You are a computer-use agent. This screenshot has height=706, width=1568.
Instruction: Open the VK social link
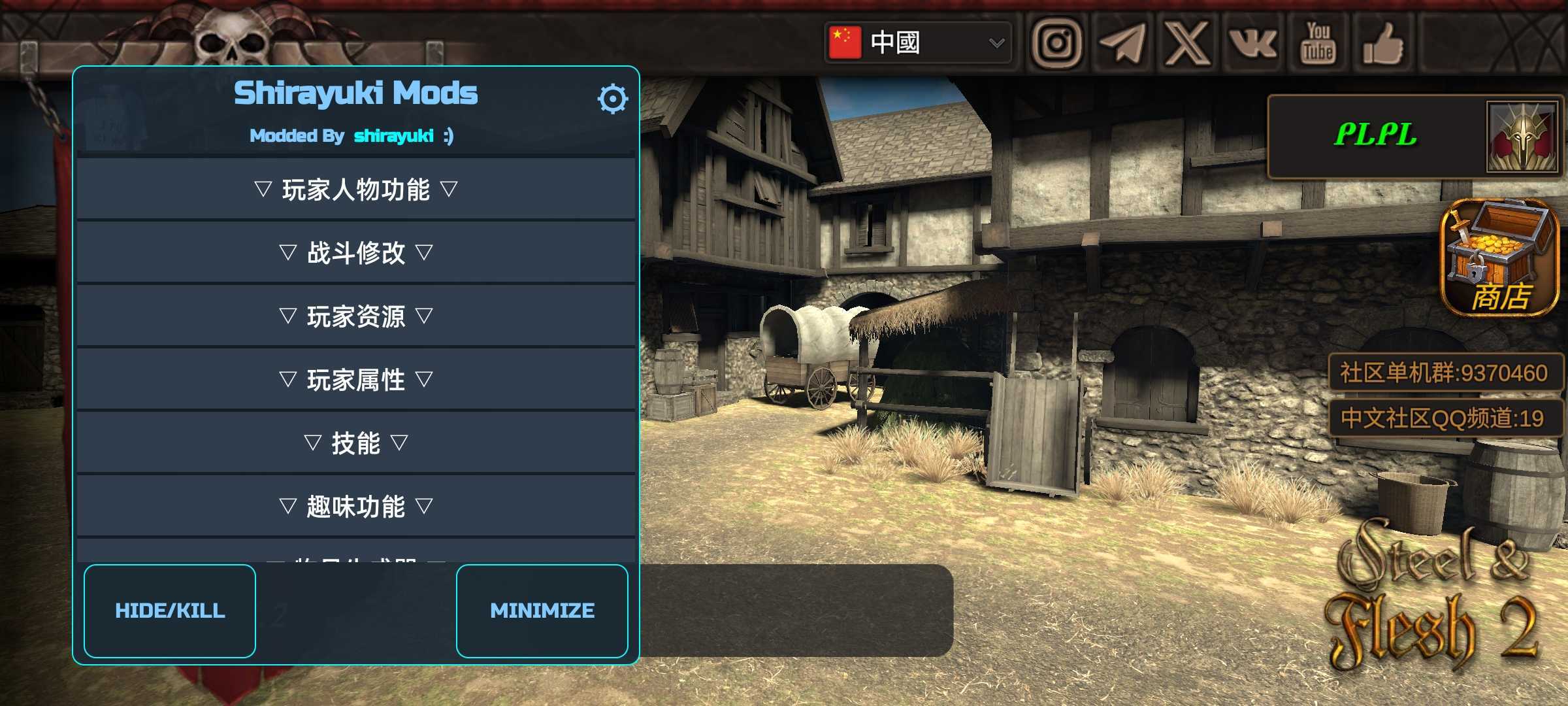coord(1252,43)
